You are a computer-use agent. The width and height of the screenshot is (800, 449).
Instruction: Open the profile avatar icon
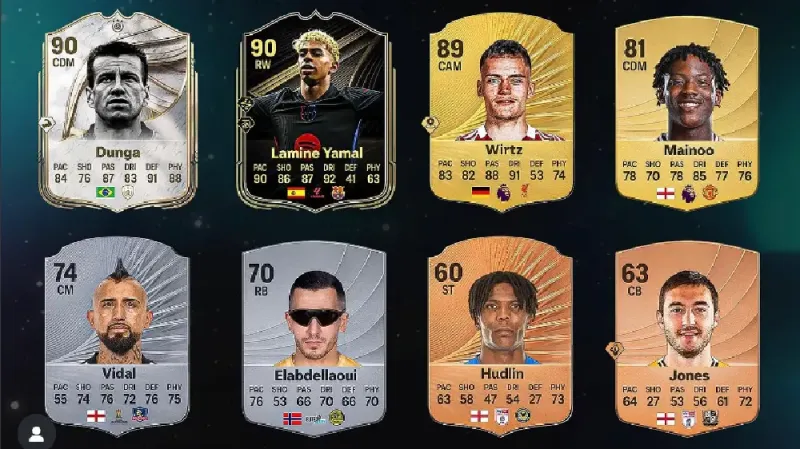click(x=37, y=434)
